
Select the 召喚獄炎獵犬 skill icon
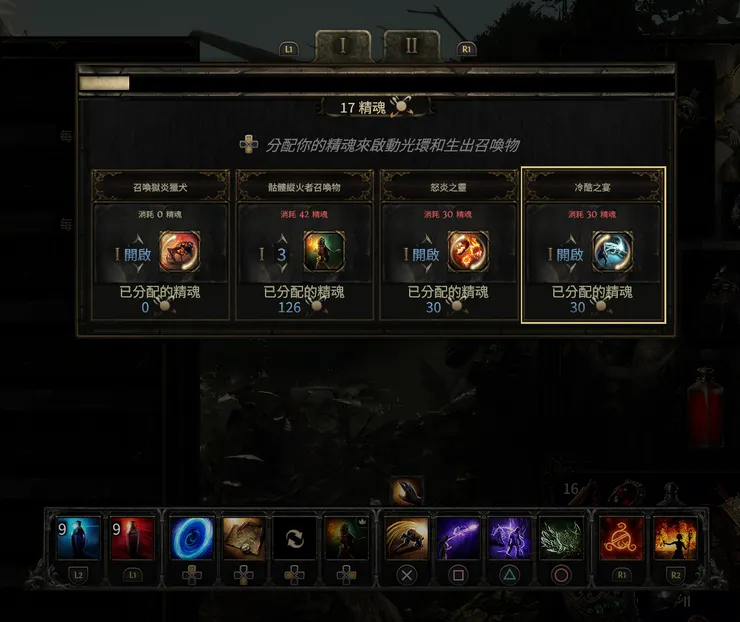[x=180, y=253]
